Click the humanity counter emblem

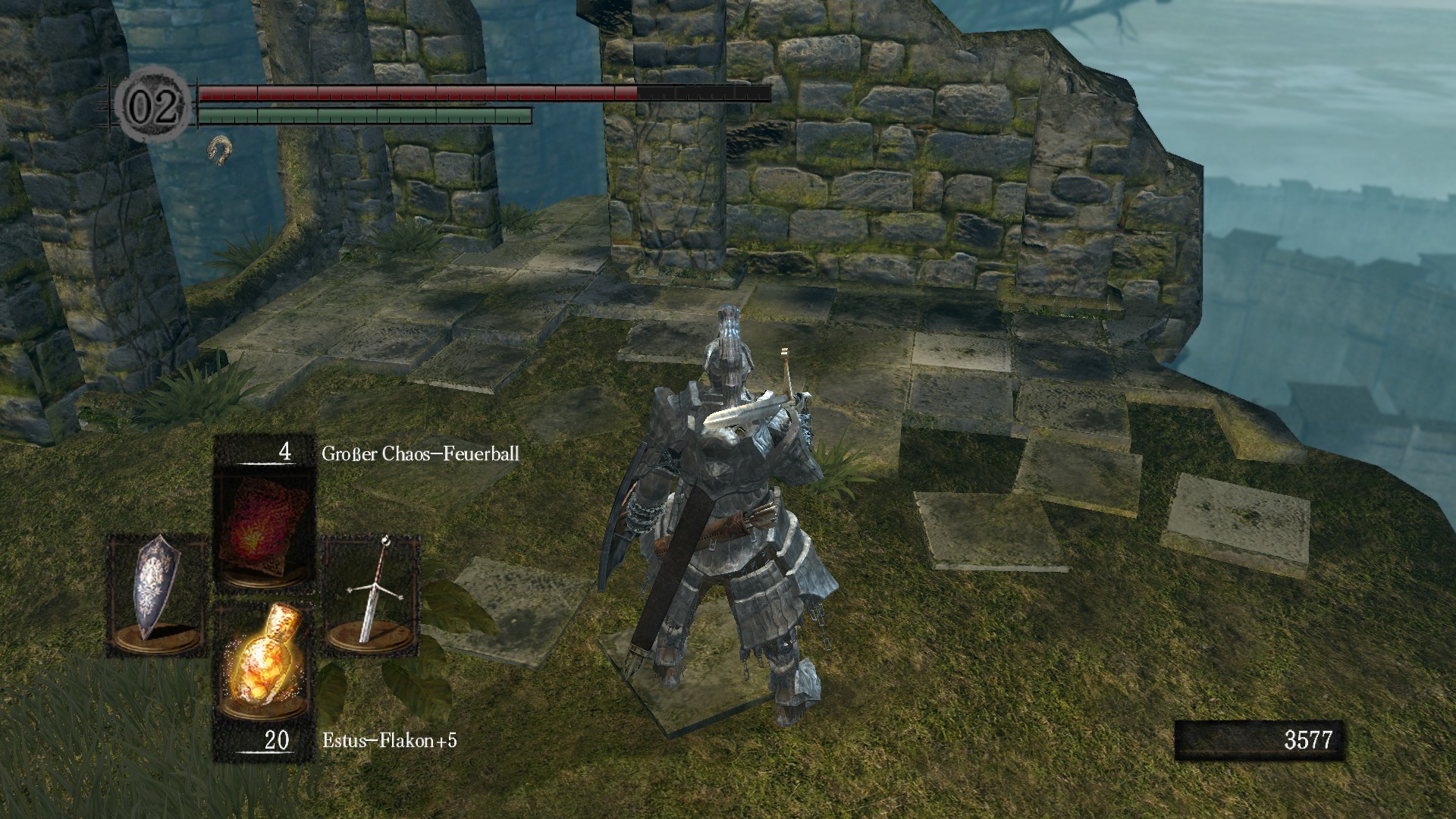[155, 105]
